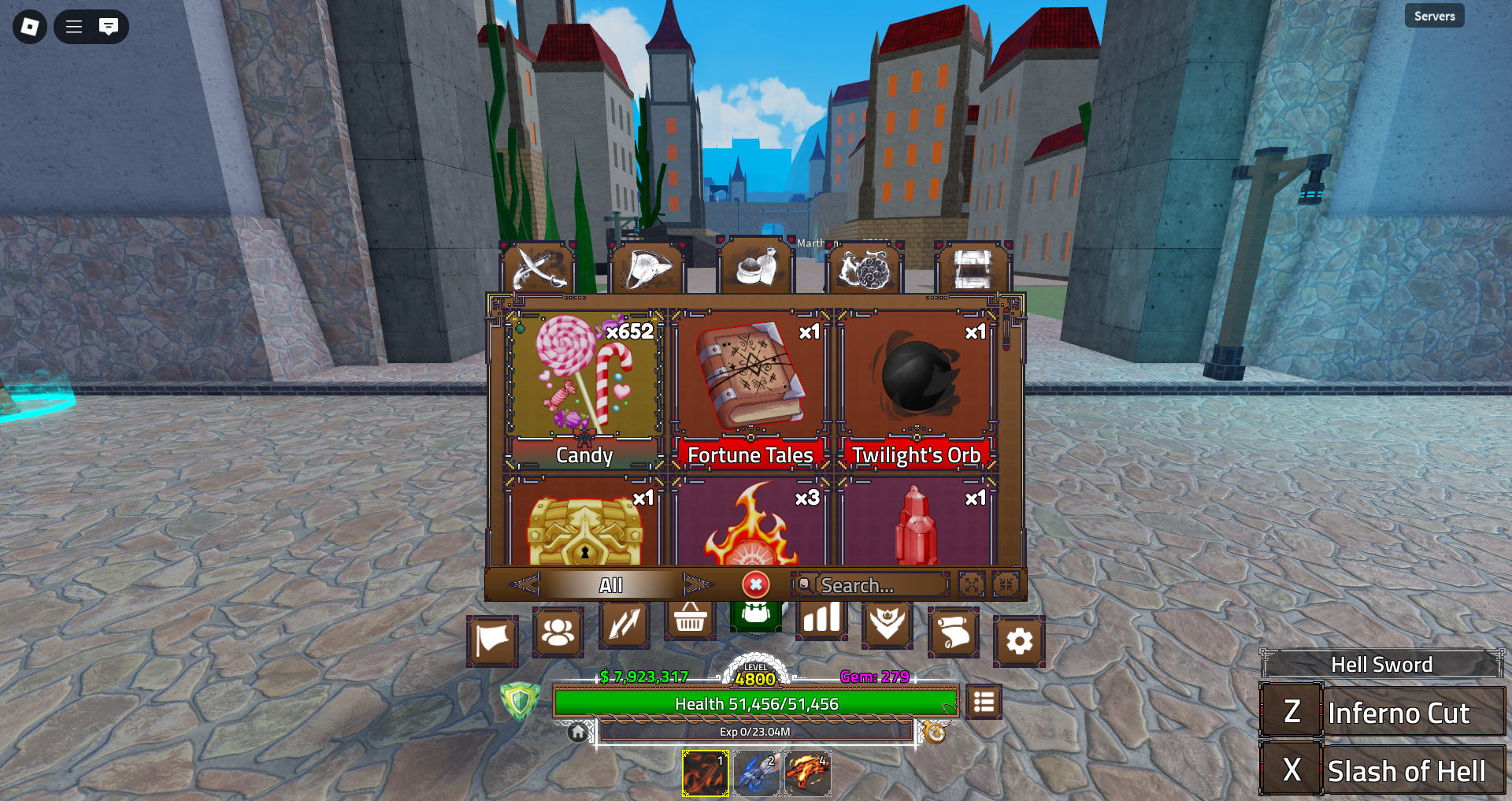
Task: Open the stats bar chart menu
Action: pos(821,621)
